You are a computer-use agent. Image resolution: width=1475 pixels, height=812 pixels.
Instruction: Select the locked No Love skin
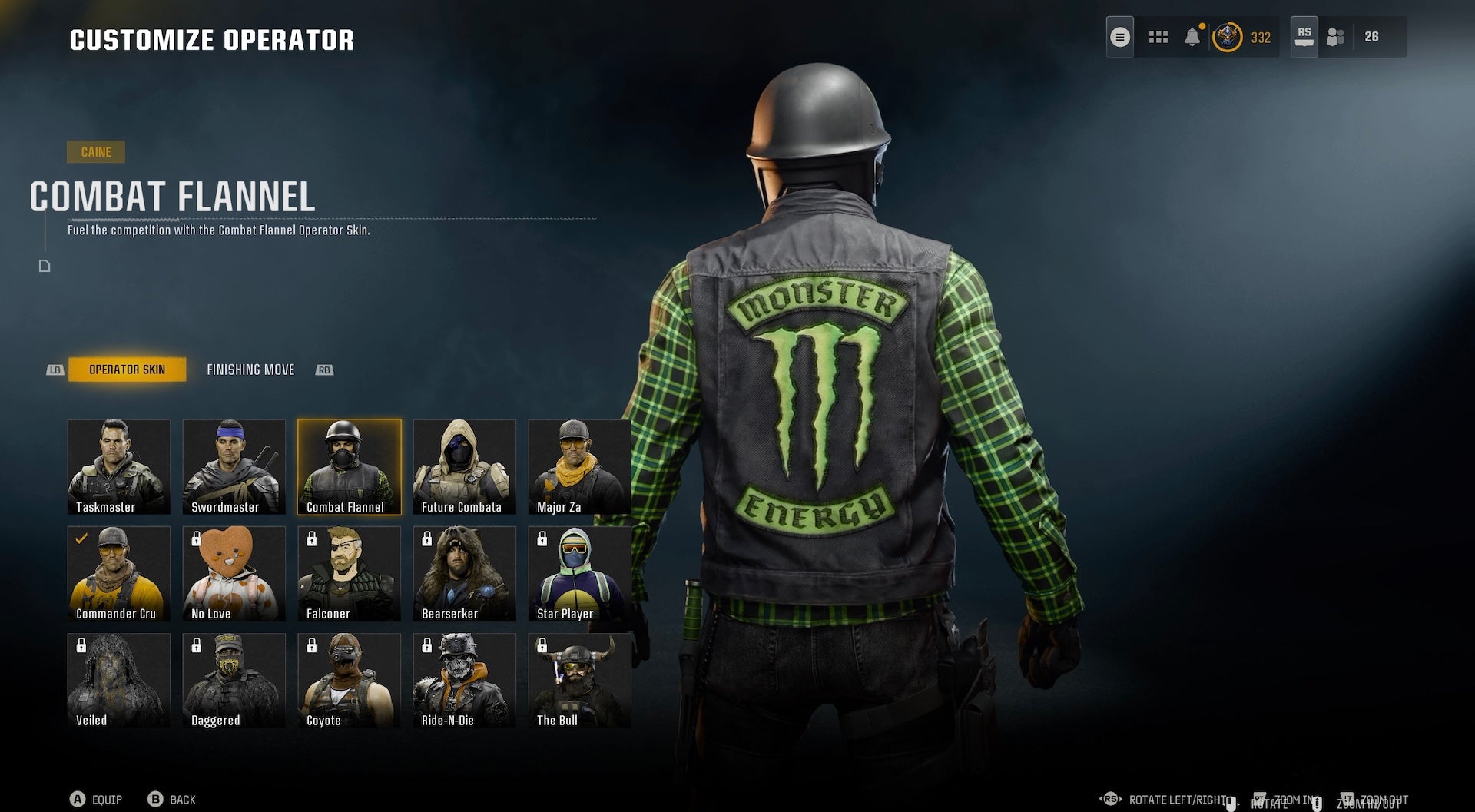tap(234, 573)
